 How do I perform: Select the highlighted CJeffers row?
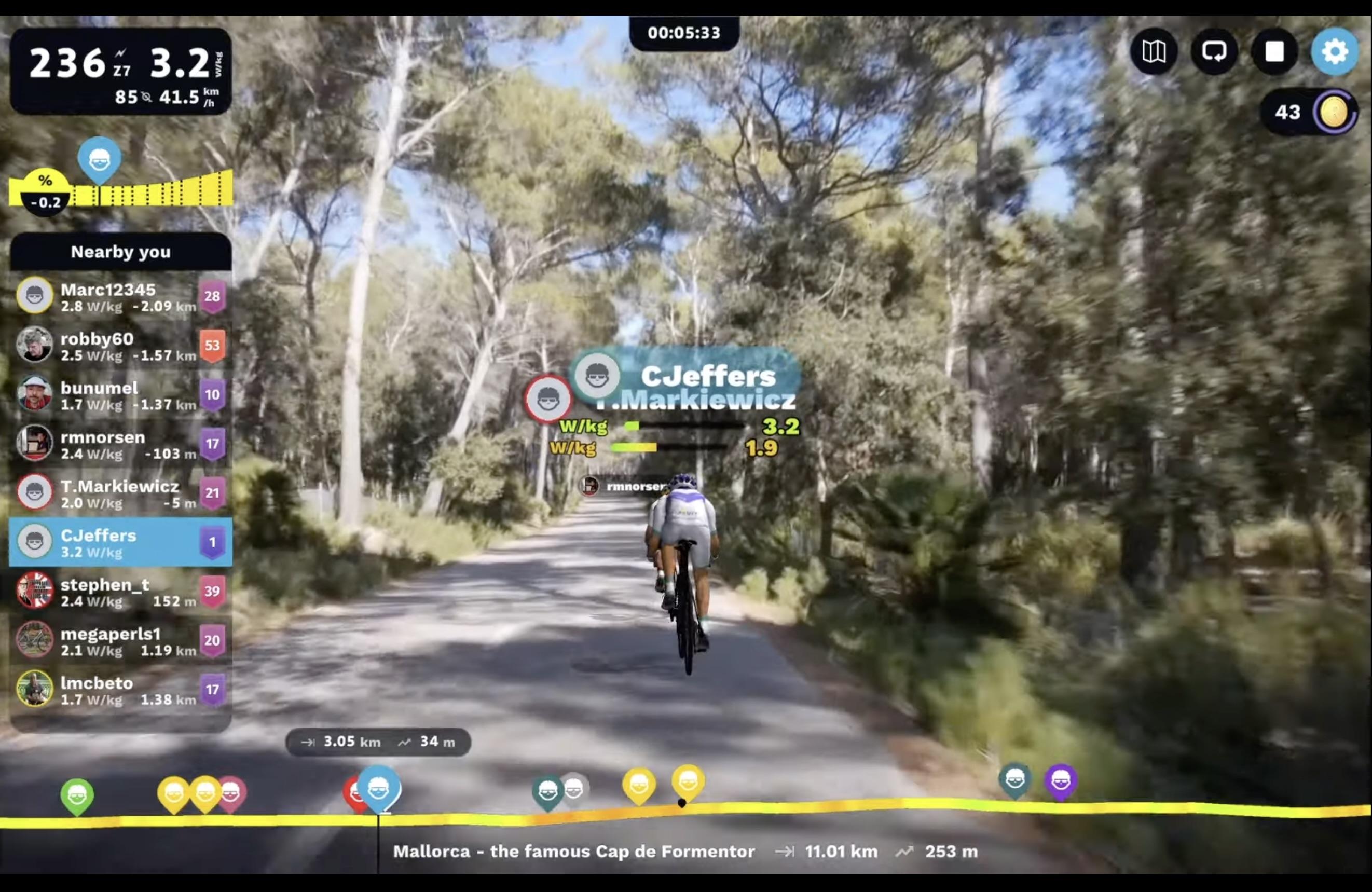(120, 542)
